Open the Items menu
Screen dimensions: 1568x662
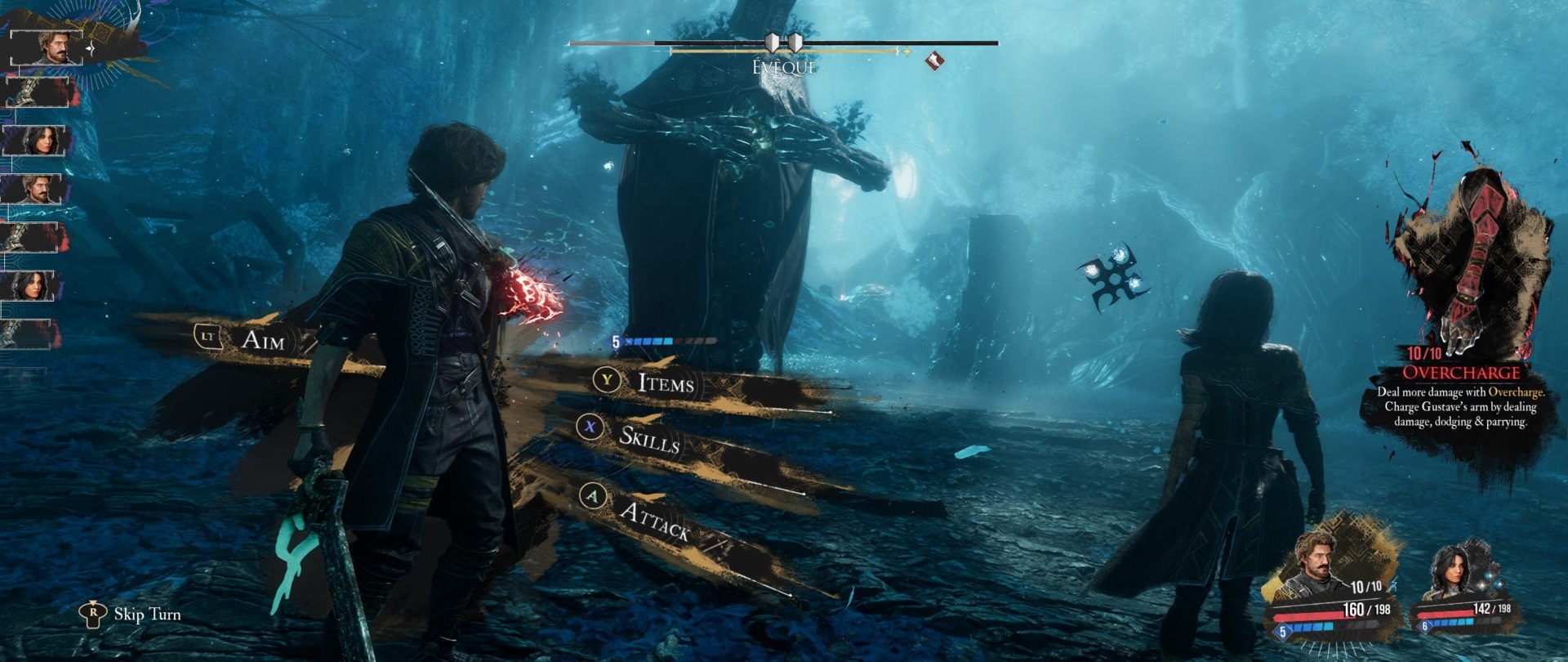[x=665, y=382]
